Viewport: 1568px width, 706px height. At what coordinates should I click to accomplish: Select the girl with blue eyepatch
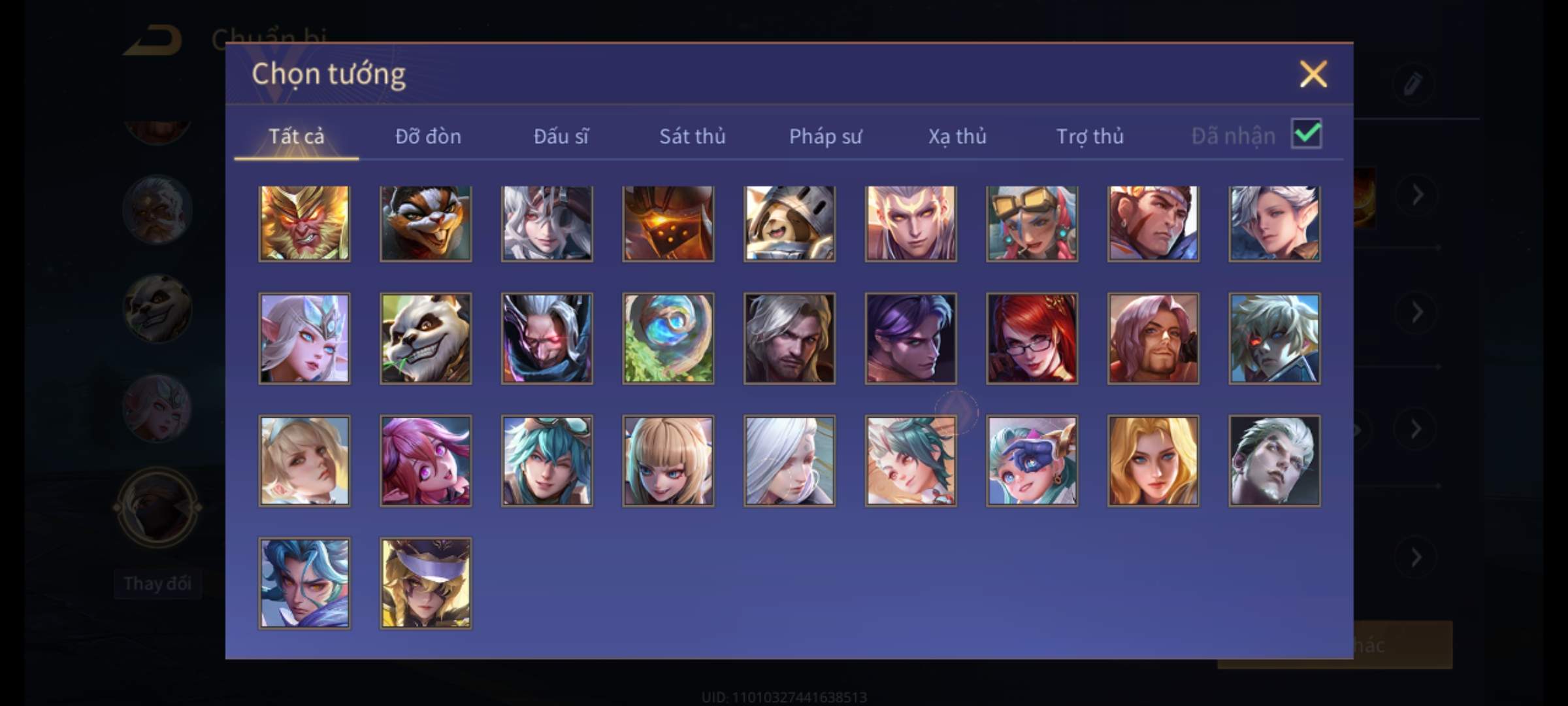pos(1032,461)
